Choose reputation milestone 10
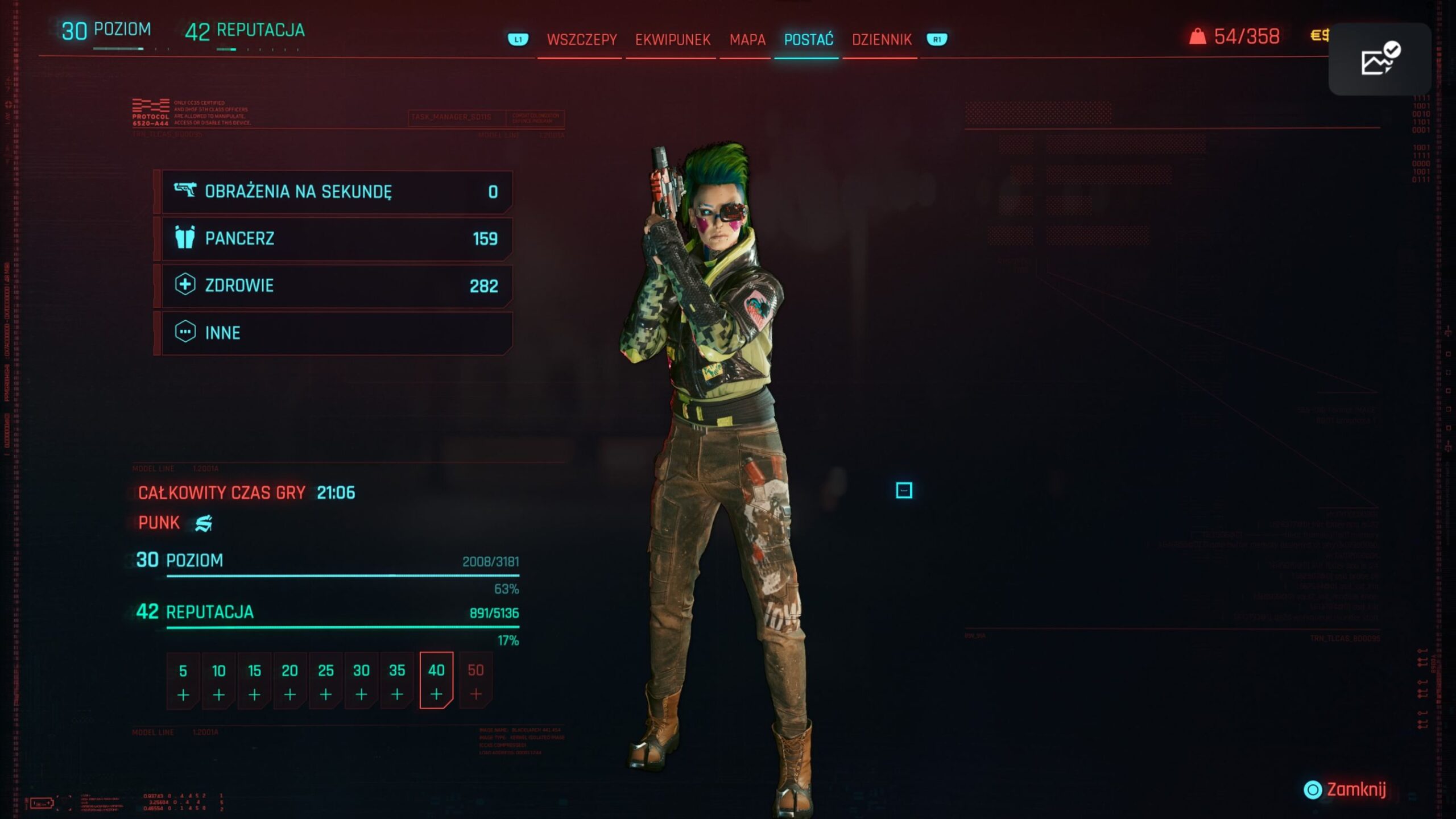The height and width of the screenshot is (819, 1456). tap(218, 681)
